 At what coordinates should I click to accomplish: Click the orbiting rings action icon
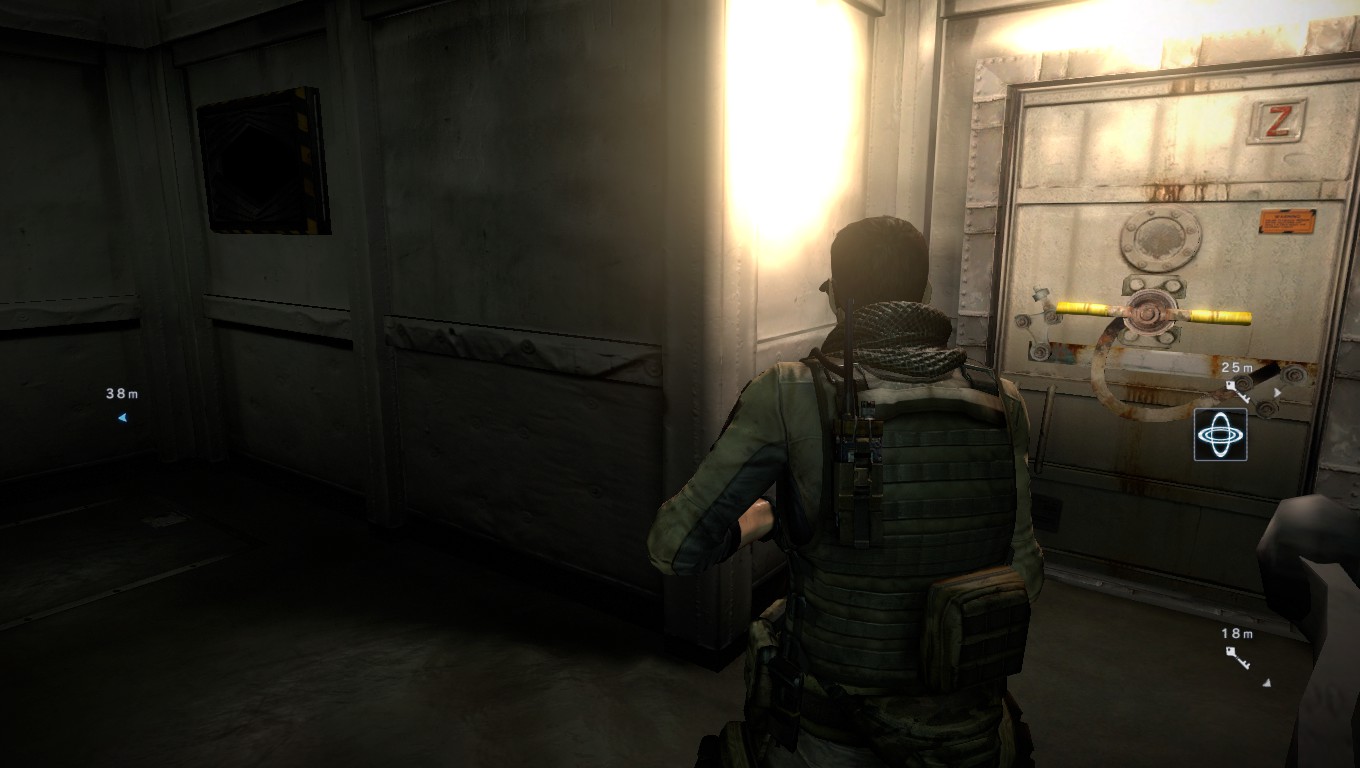1220,435
